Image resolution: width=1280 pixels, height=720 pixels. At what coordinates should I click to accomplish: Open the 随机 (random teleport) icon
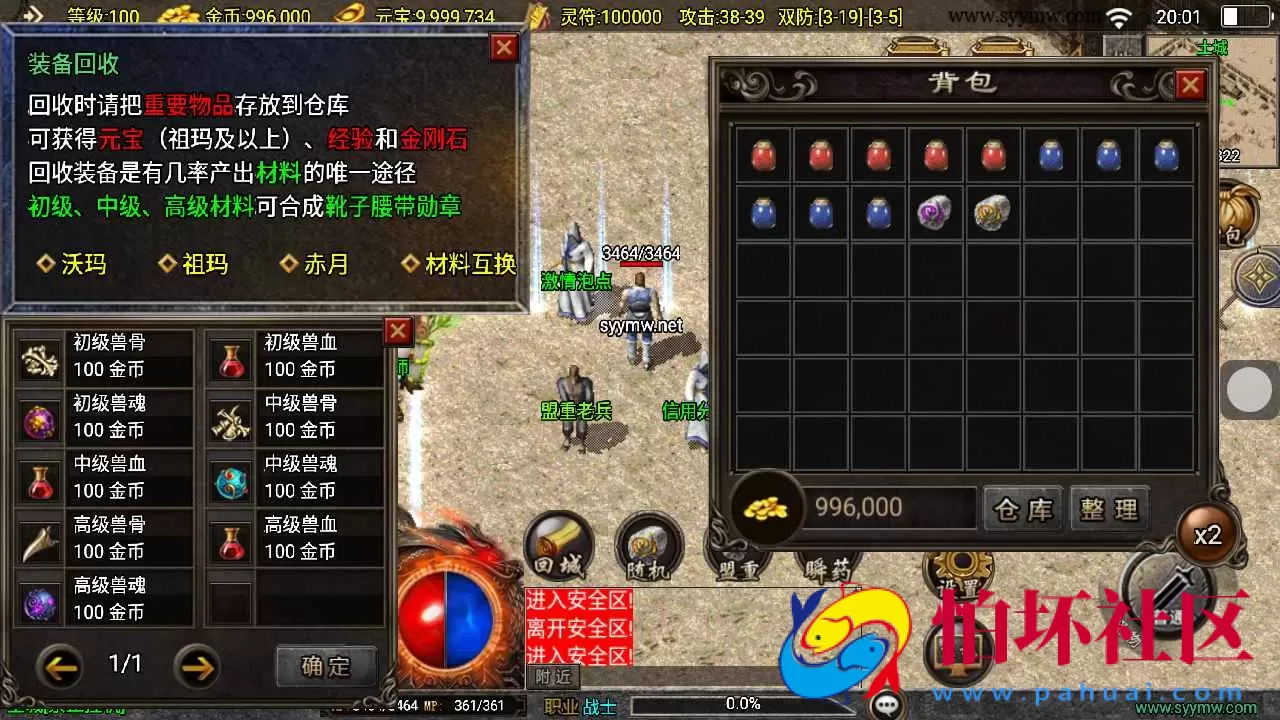(648, 545)
